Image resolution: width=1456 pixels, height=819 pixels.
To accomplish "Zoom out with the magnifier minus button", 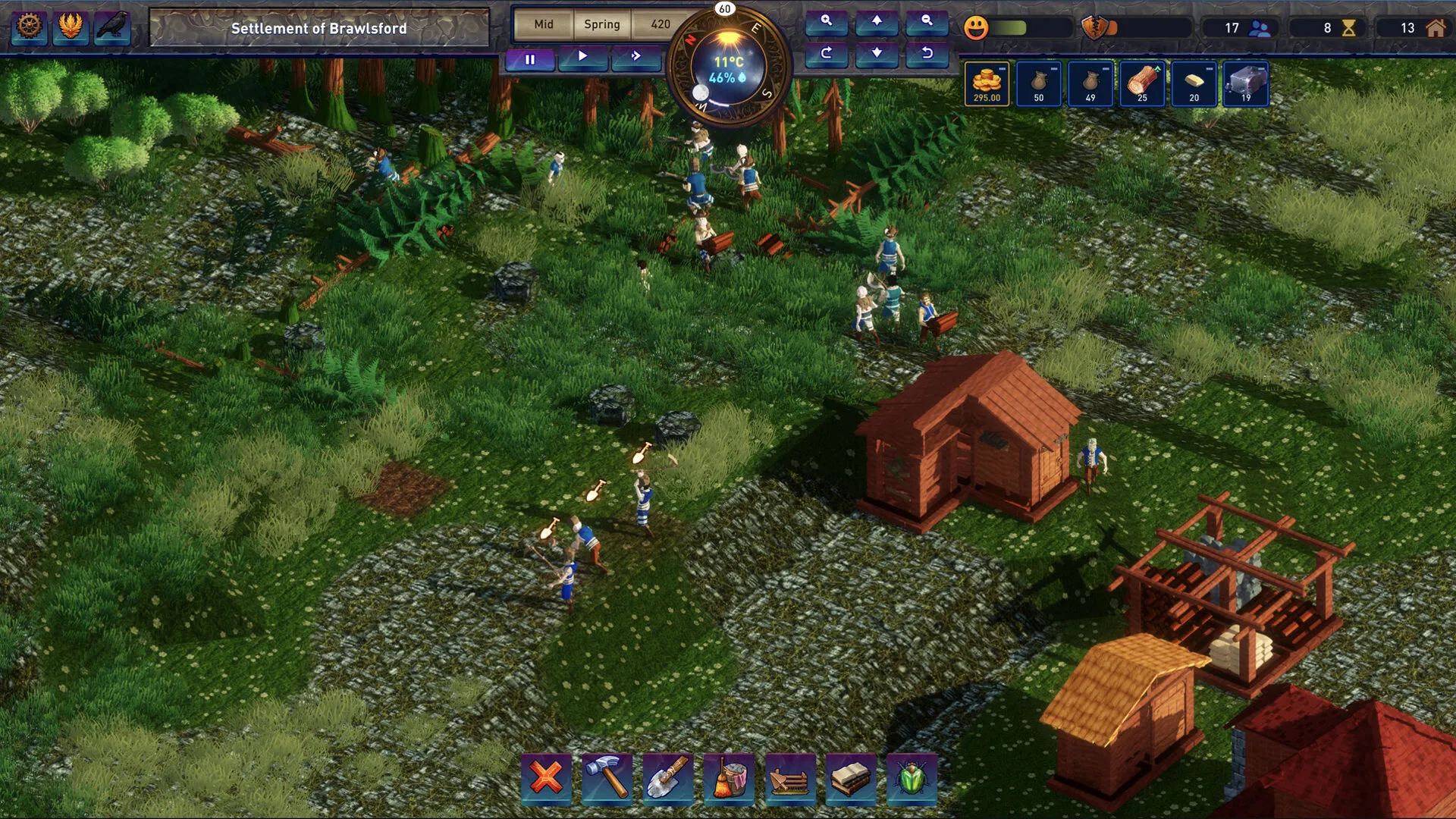I will 927,21.
